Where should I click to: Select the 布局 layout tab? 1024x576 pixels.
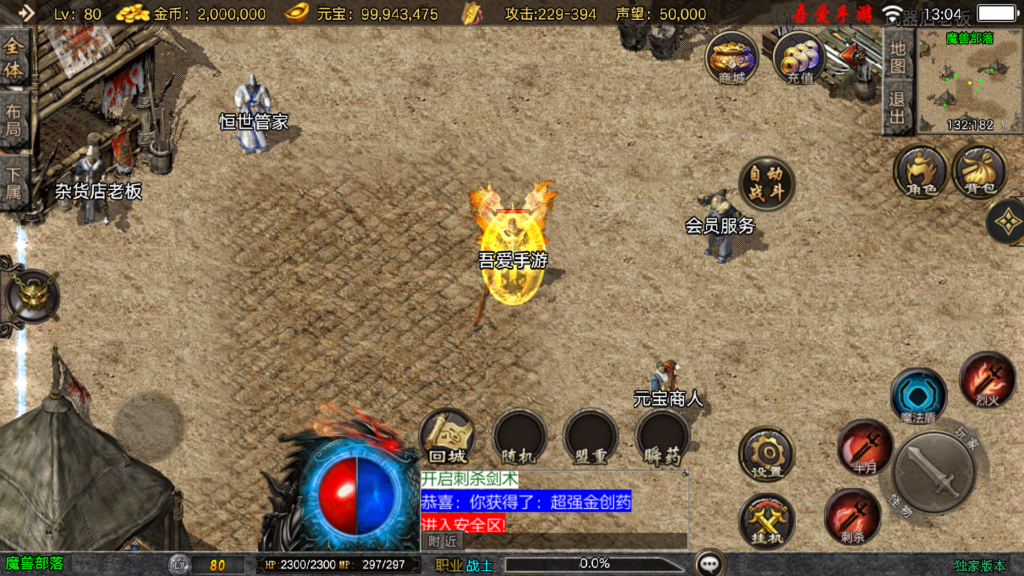pyautogui.click(x=14, y=120)
